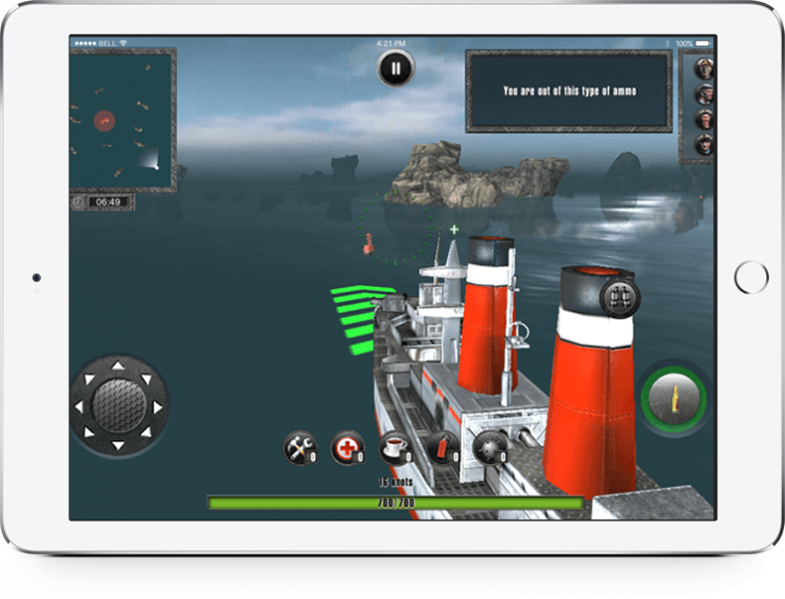The width and height of the screenshot is (785, 599).
Task: Use the coffee cup item
Action: click(x=396, y=449)
